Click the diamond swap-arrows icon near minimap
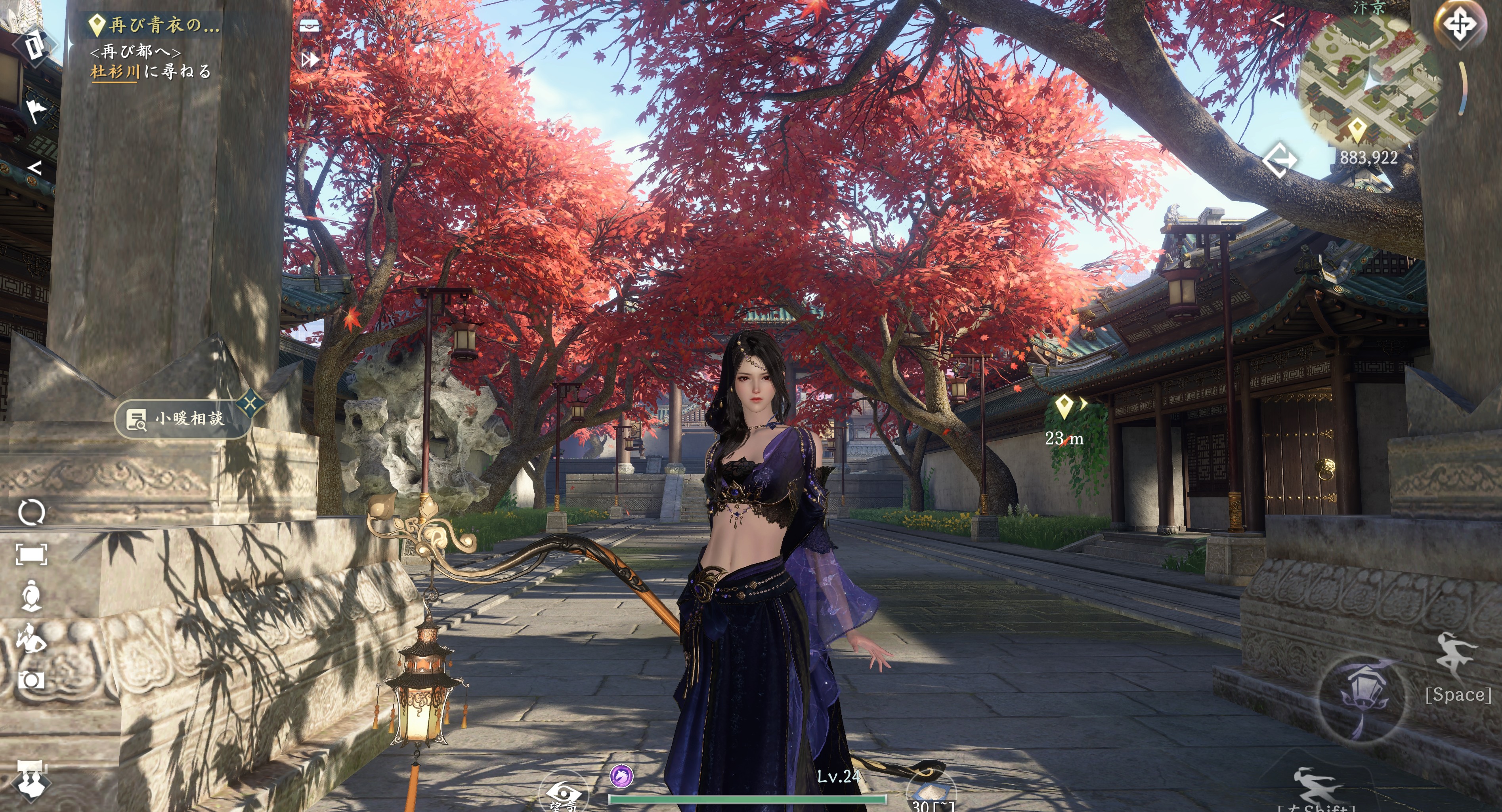 pyautogui.click(x=1279, y=160)
